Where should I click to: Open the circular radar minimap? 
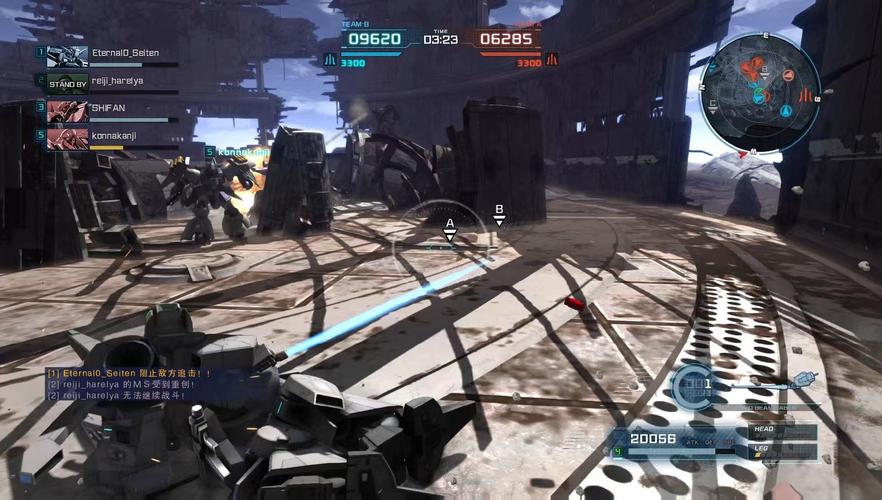point(758,91)
